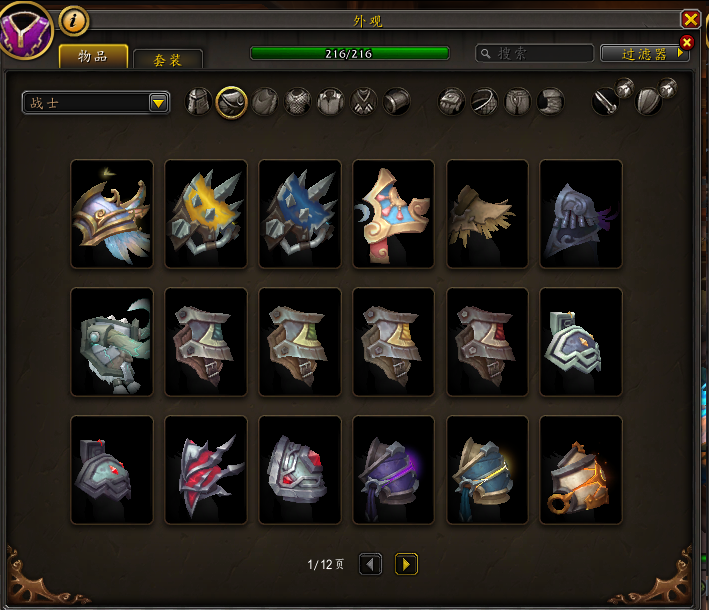Go to the previous appearance page
This screenshot has width=709, height=610.
(x=370, y=565)
